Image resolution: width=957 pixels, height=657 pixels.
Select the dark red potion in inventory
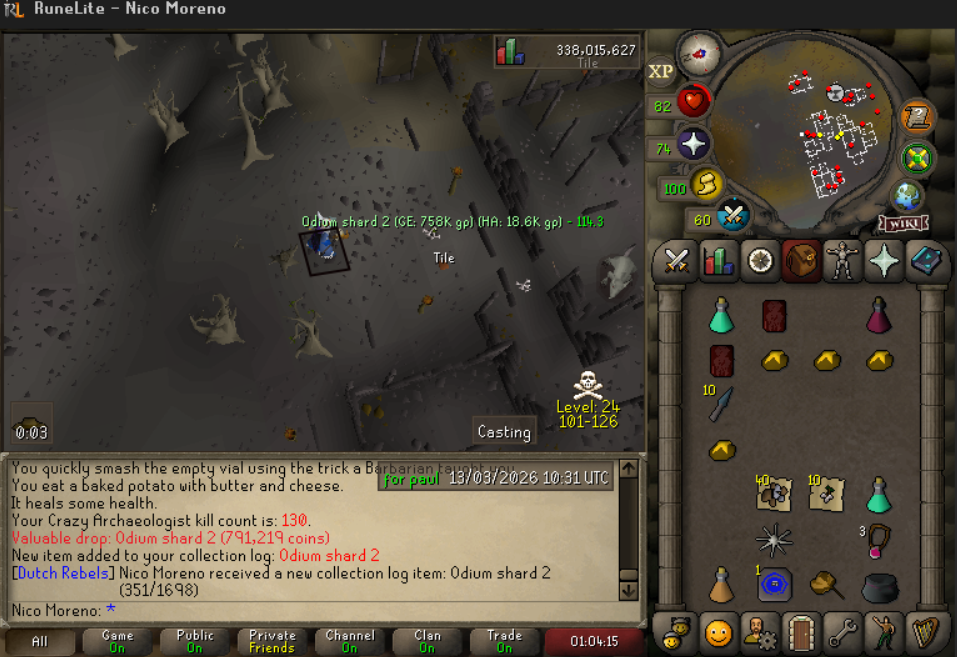coord(878,314)
